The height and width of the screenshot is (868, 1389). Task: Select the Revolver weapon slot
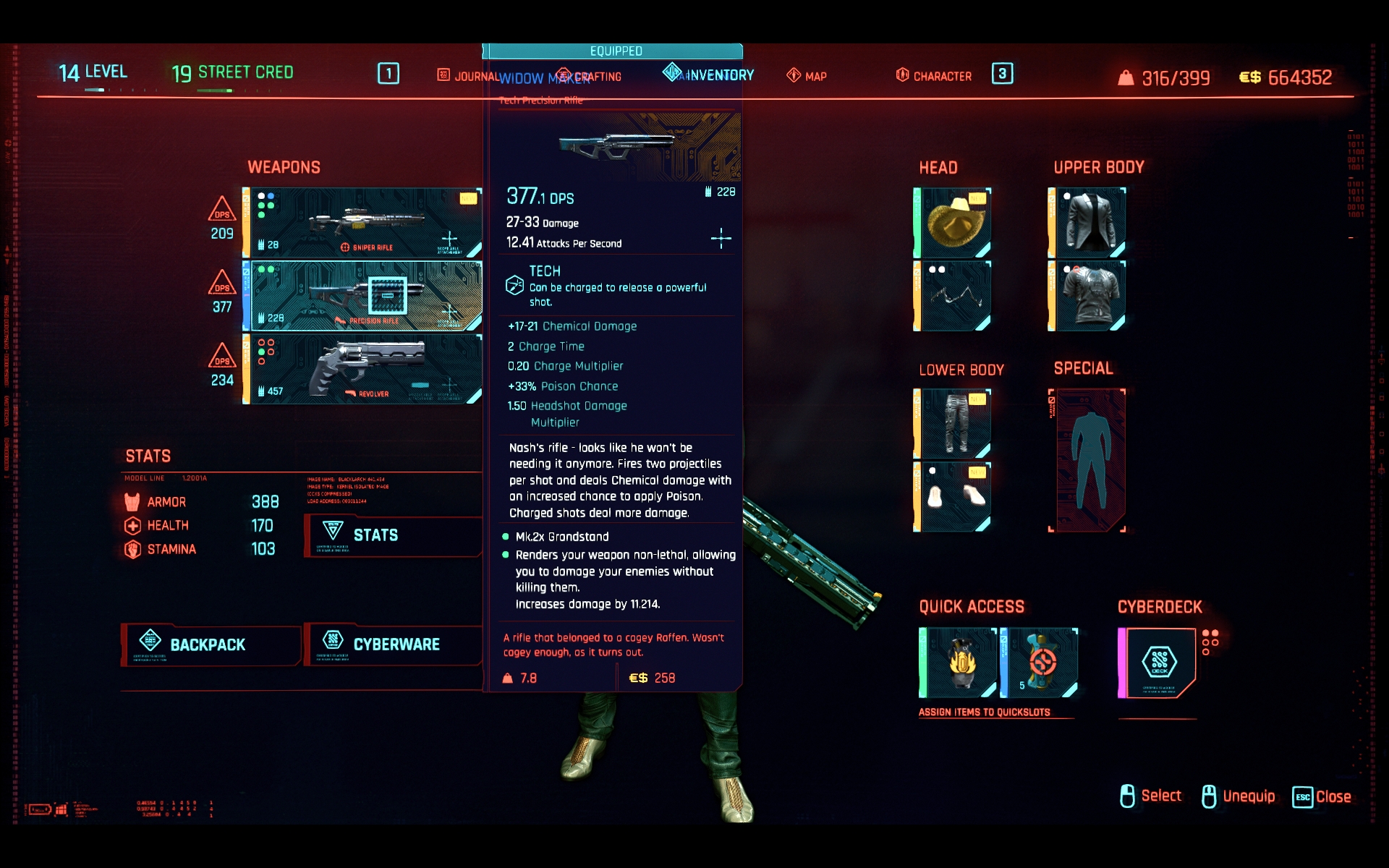click(362, 369)
